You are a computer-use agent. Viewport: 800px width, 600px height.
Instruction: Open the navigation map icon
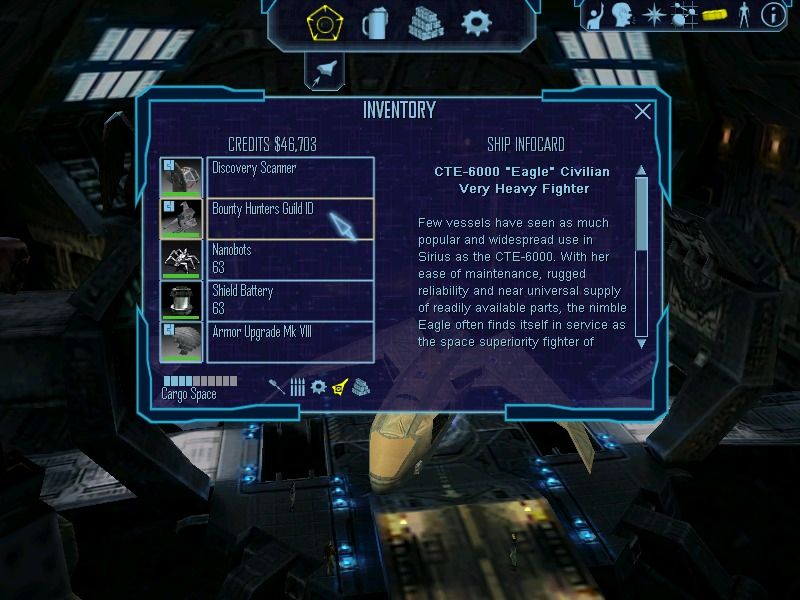click(684, 15)
